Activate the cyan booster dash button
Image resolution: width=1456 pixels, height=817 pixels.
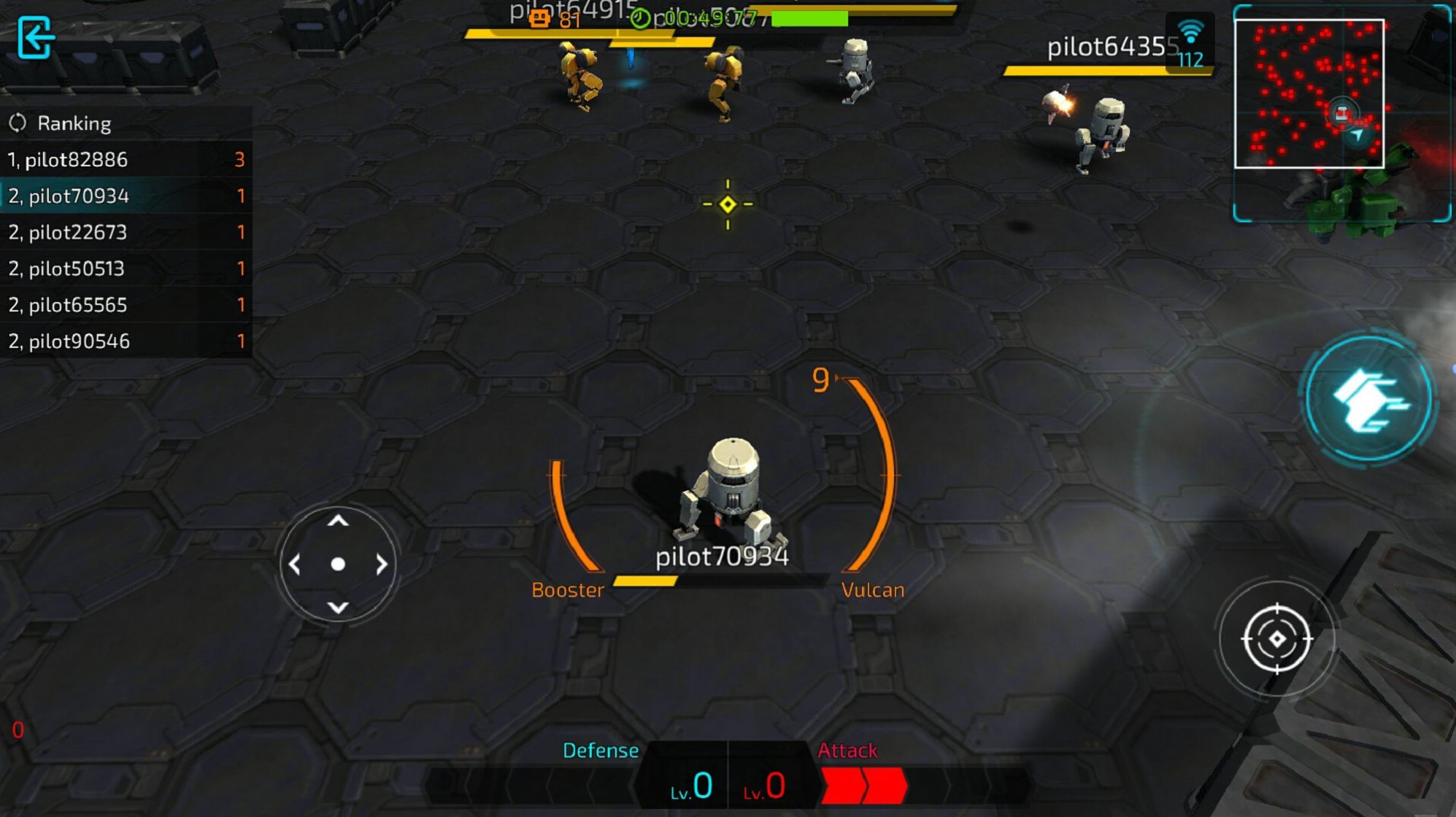tap(1369, 400)
